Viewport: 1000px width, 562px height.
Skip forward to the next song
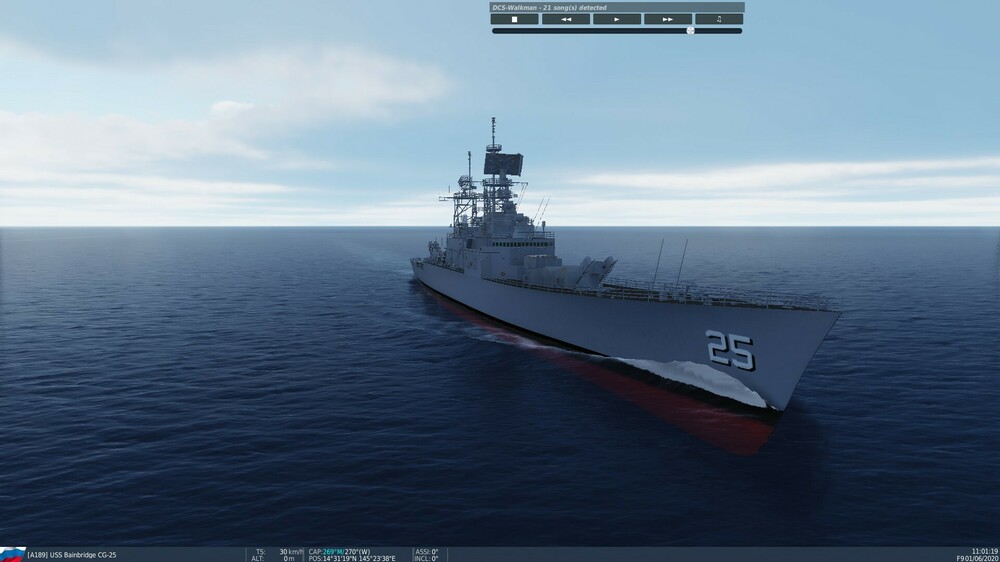668,19
